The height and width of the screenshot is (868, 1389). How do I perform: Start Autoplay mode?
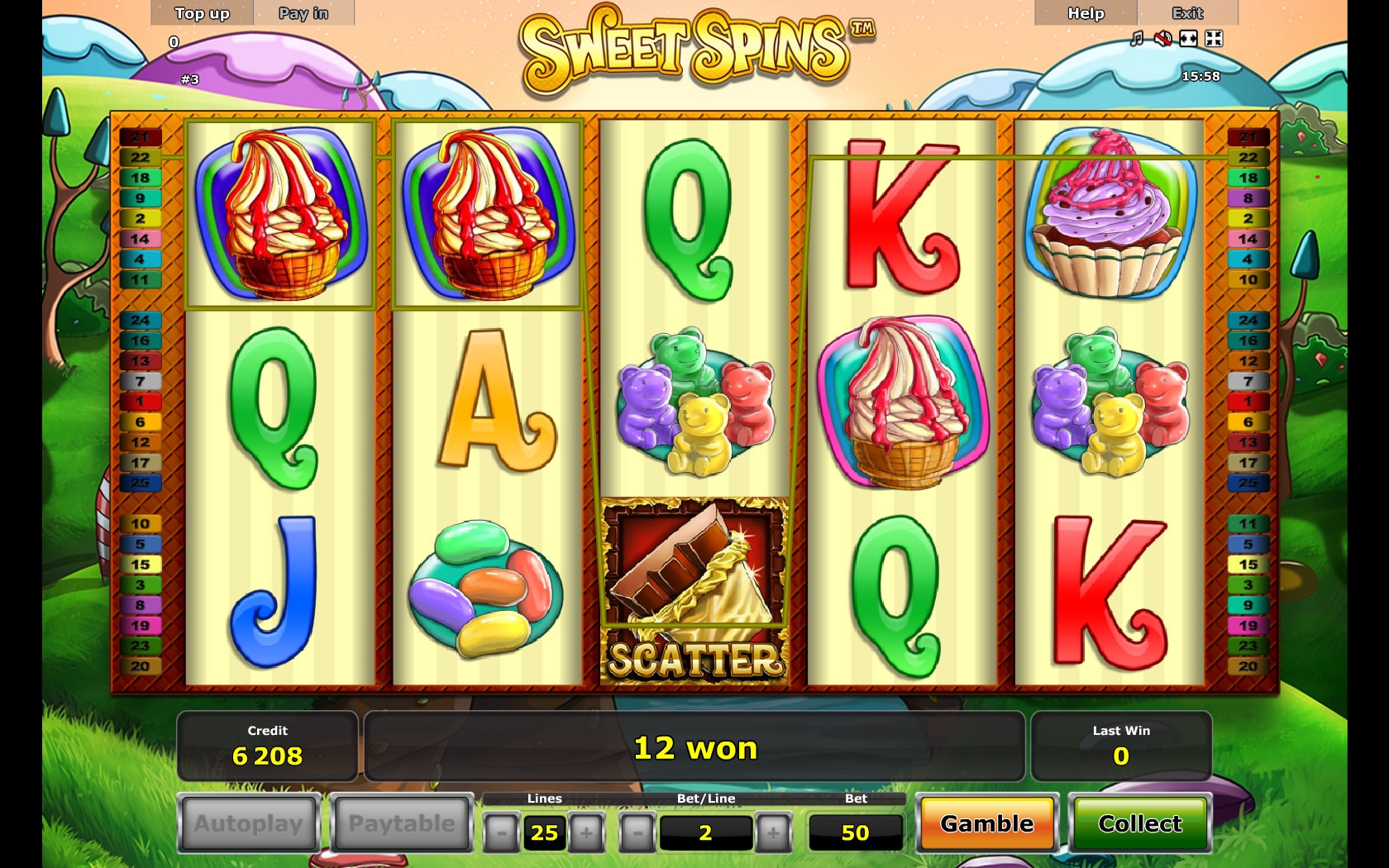point(249,823)
